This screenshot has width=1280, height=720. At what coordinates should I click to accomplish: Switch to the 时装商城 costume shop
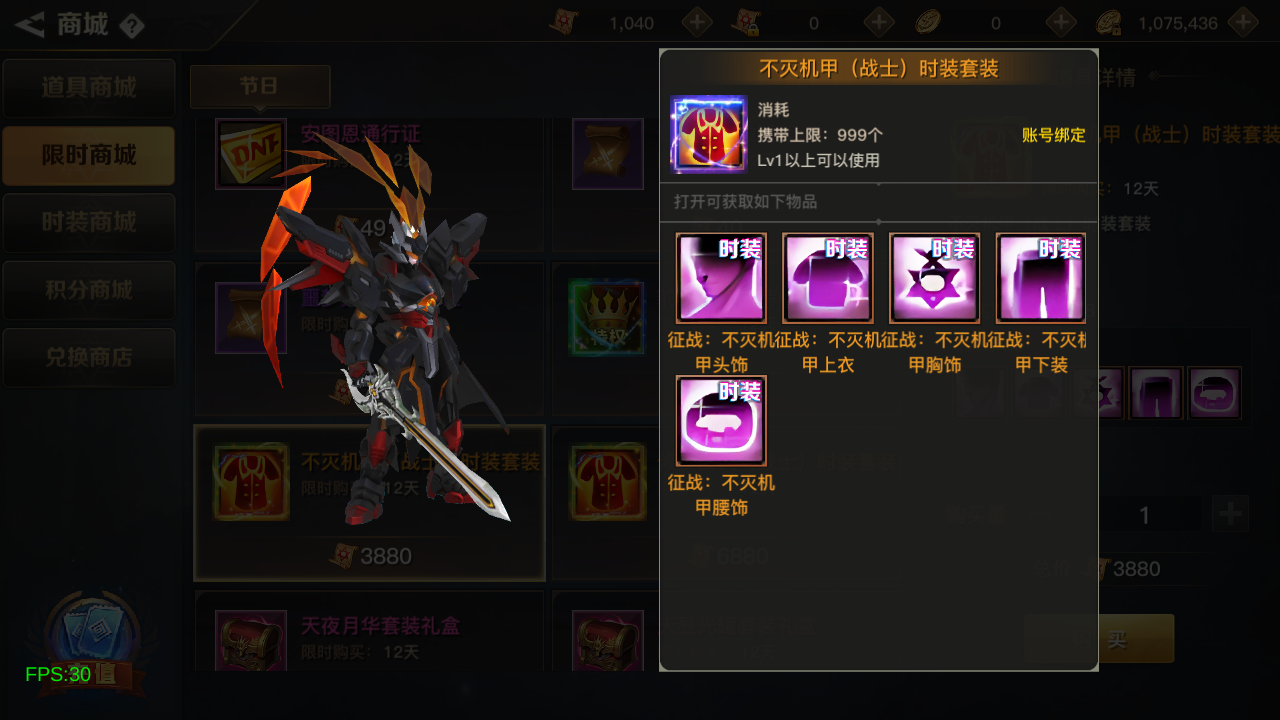89,222
